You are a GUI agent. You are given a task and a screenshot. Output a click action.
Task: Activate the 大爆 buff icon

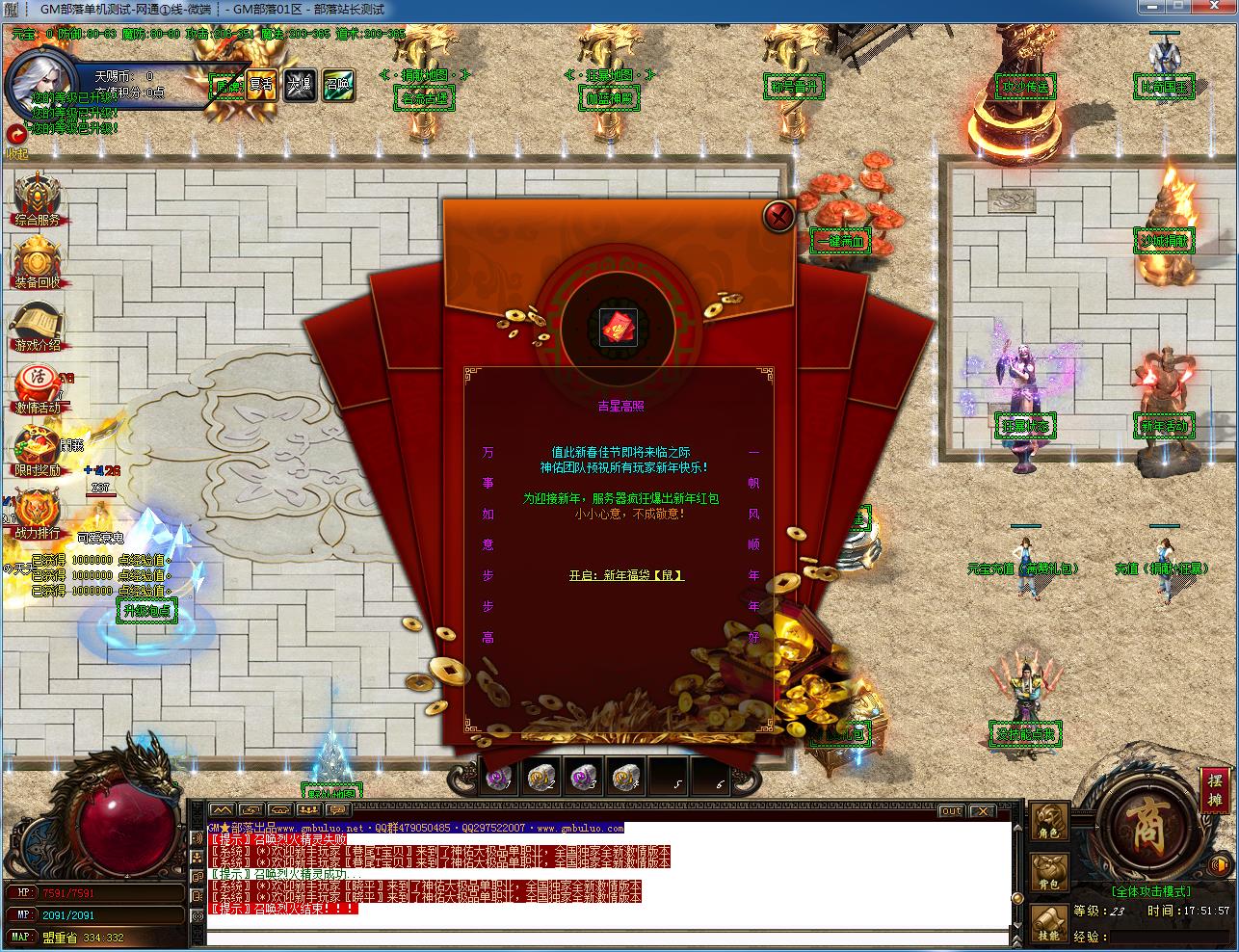[299, 86]
